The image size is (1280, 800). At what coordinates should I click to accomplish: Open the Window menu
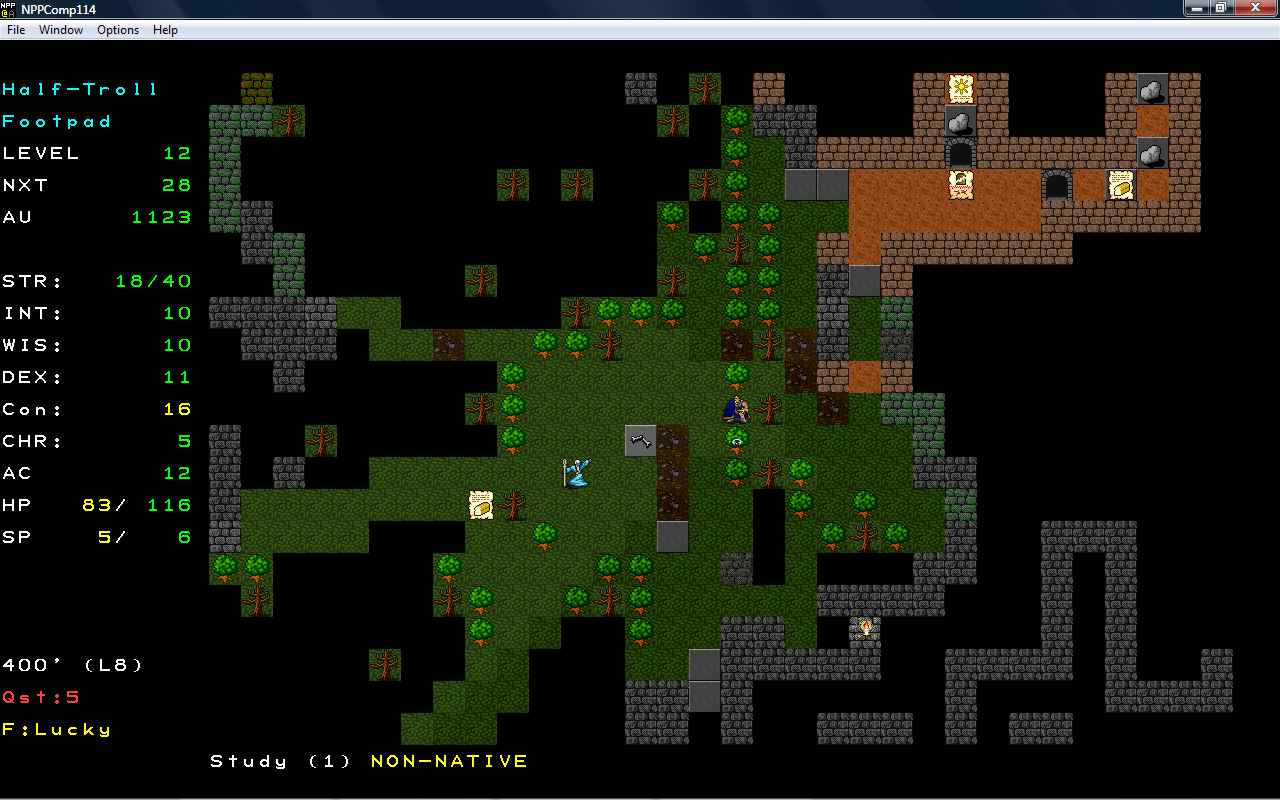pyautogui.click(x=61, y=30)
